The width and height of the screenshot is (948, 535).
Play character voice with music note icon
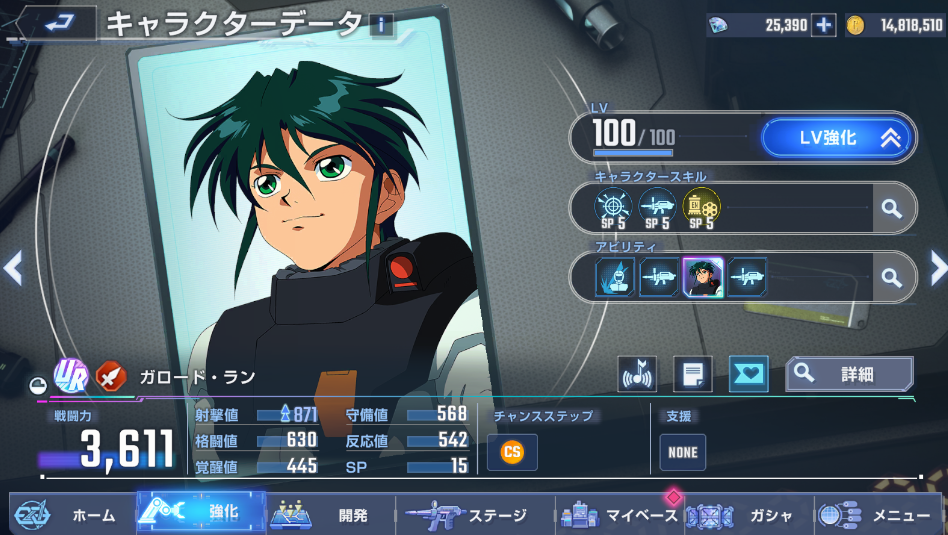pyautogui.click(x=637, y=374)
